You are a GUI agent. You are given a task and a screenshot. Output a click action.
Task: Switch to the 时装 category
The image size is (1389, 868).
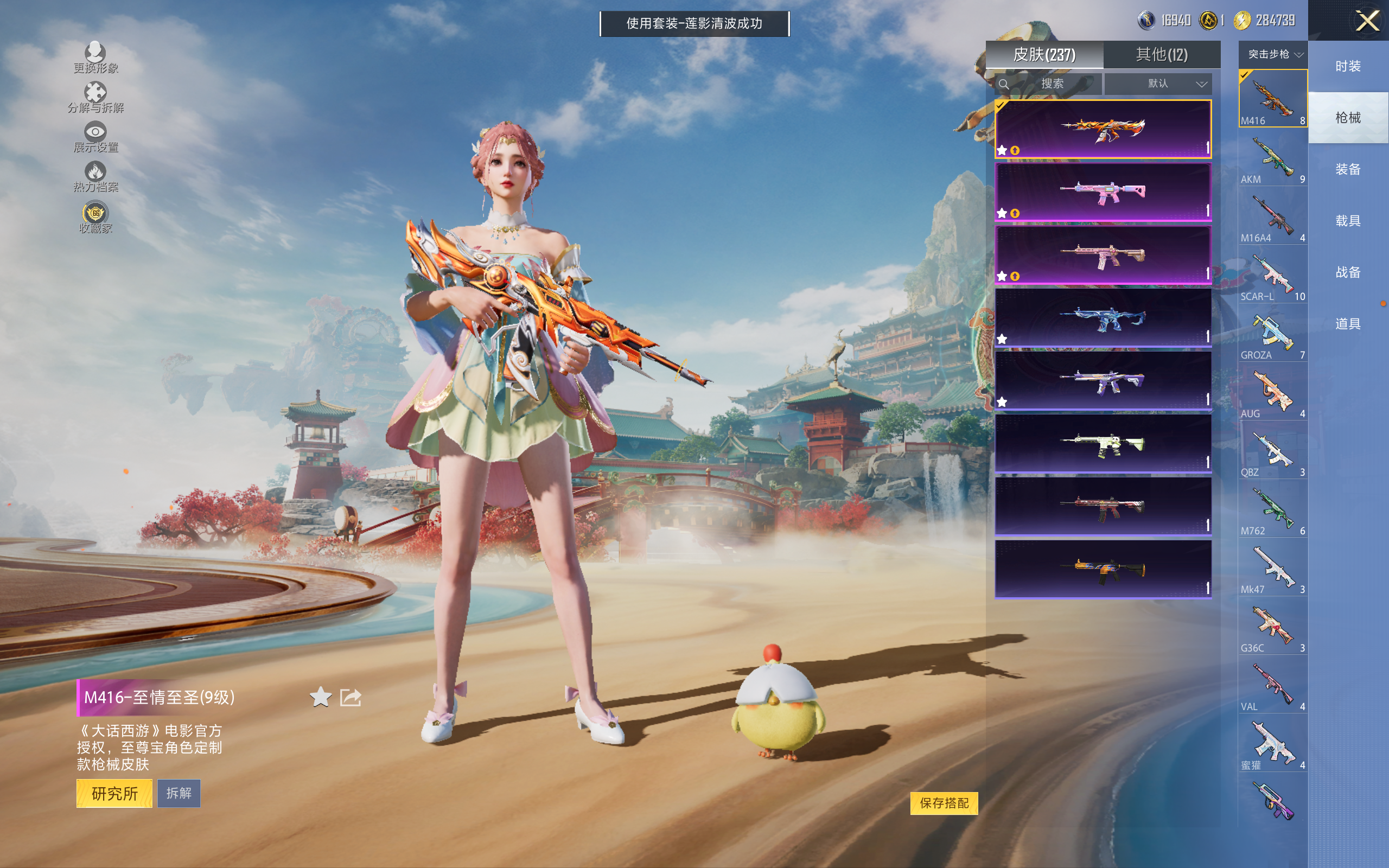tap(1348, 66)
